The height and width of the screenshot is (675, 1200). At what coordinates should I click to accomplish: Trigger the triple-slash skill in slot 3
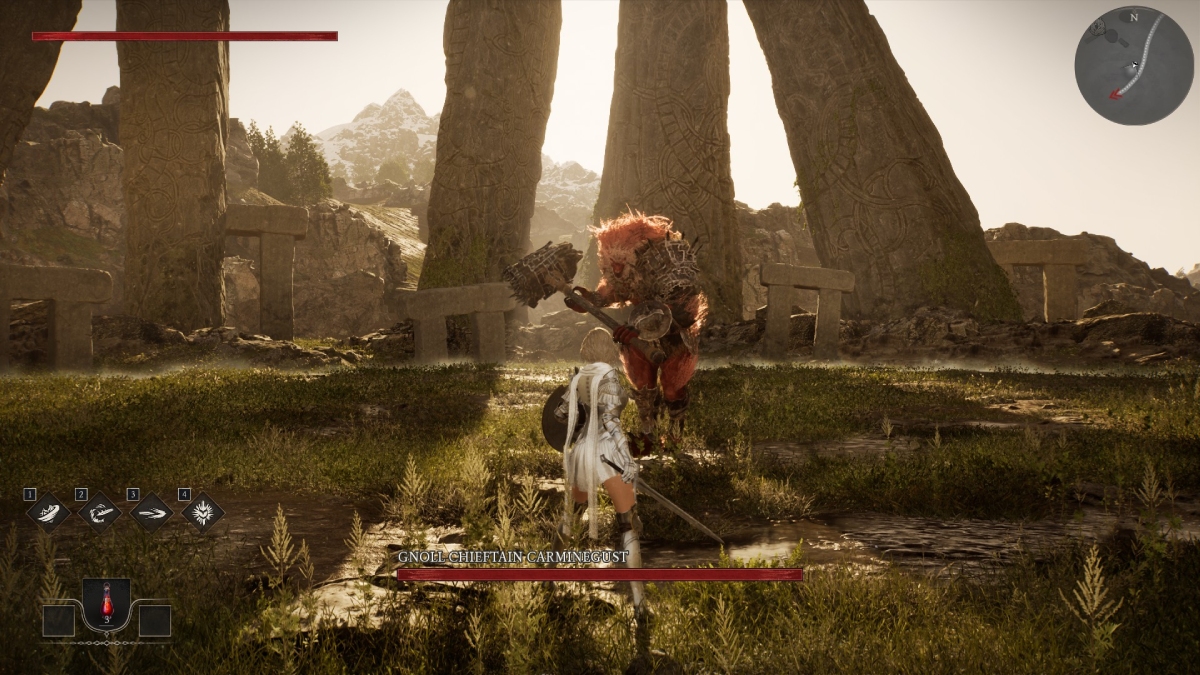click(x=151, y=512)
